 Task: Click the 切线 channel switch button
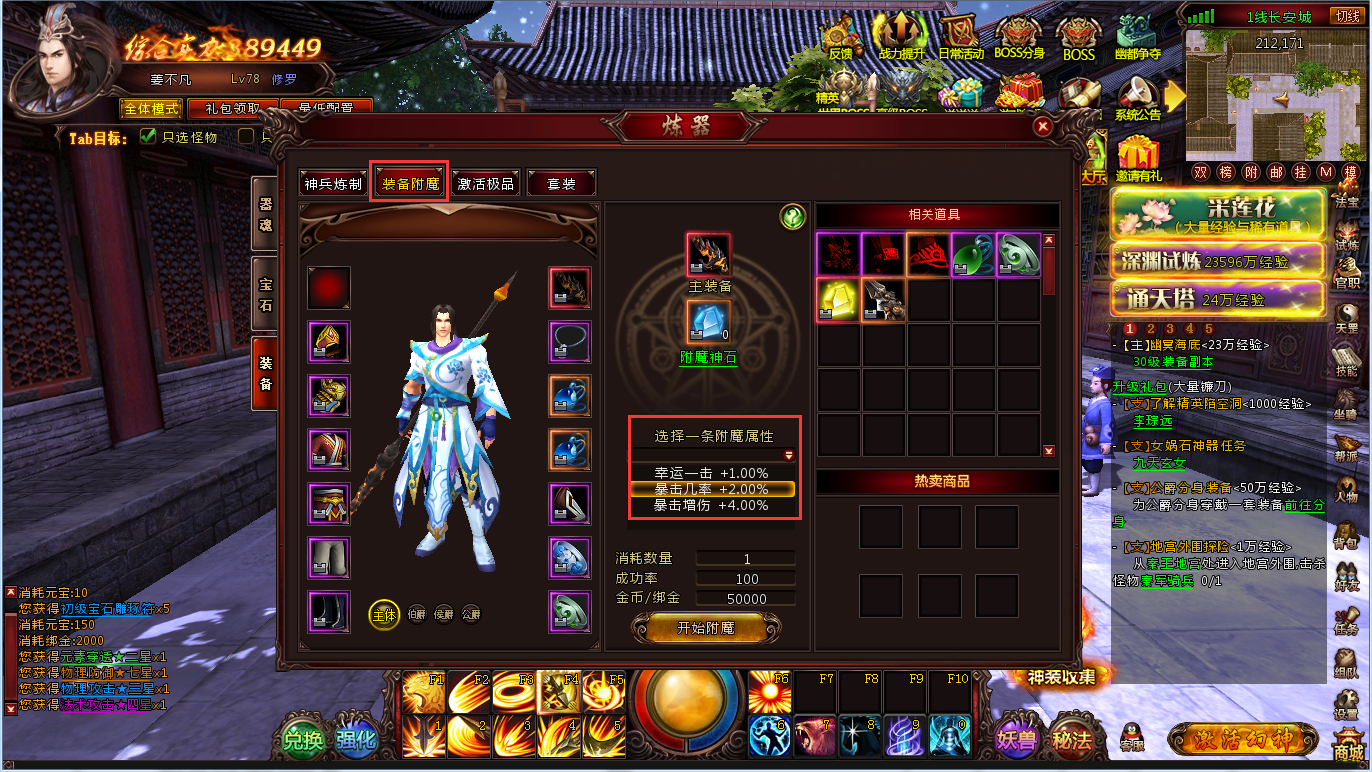click(x=1346, y=16)
